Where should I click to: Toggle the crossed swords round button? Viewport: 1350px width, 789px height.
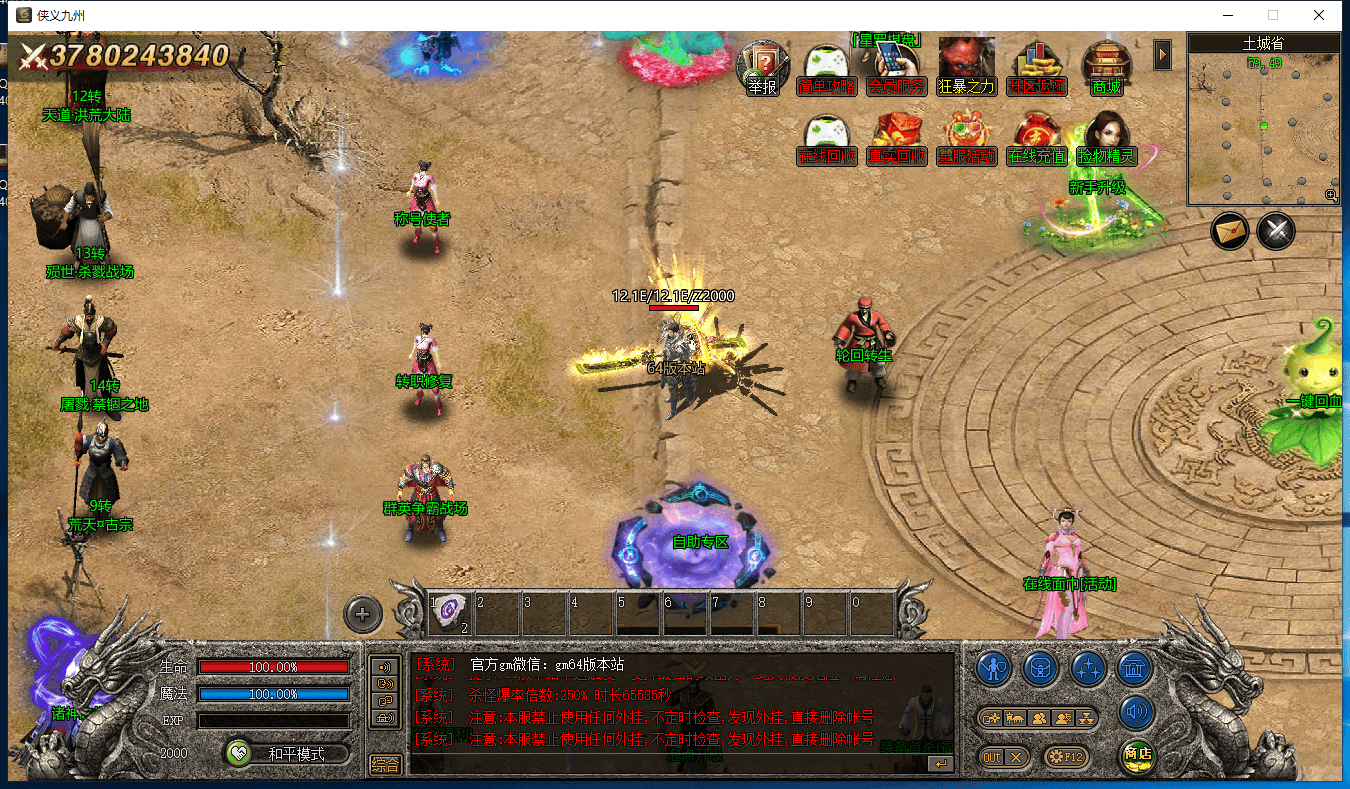pyautogui.click(x=1276, y=231)
